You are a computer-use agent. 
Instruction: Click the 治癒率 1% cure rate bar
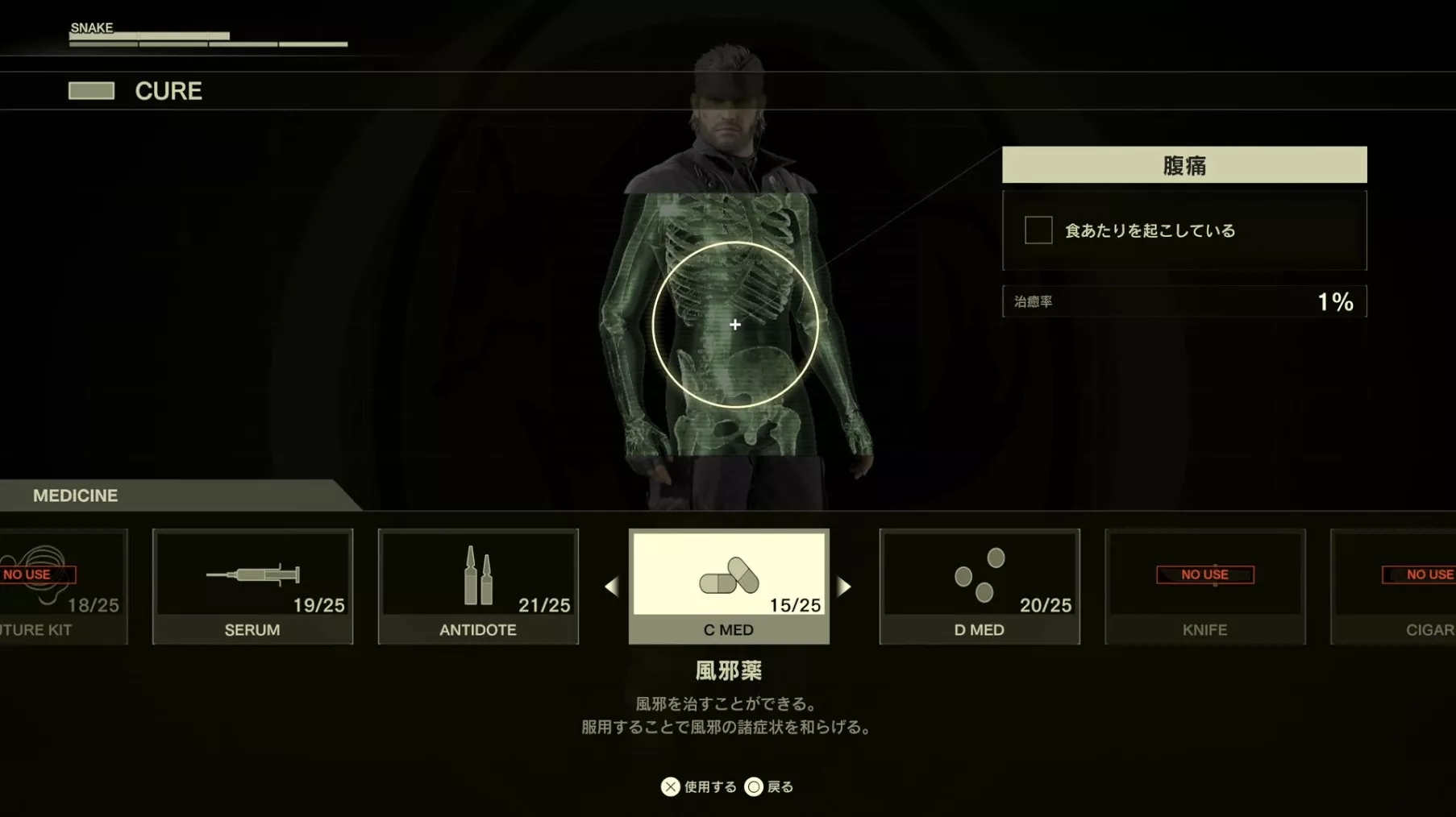tap(1184, 301)
